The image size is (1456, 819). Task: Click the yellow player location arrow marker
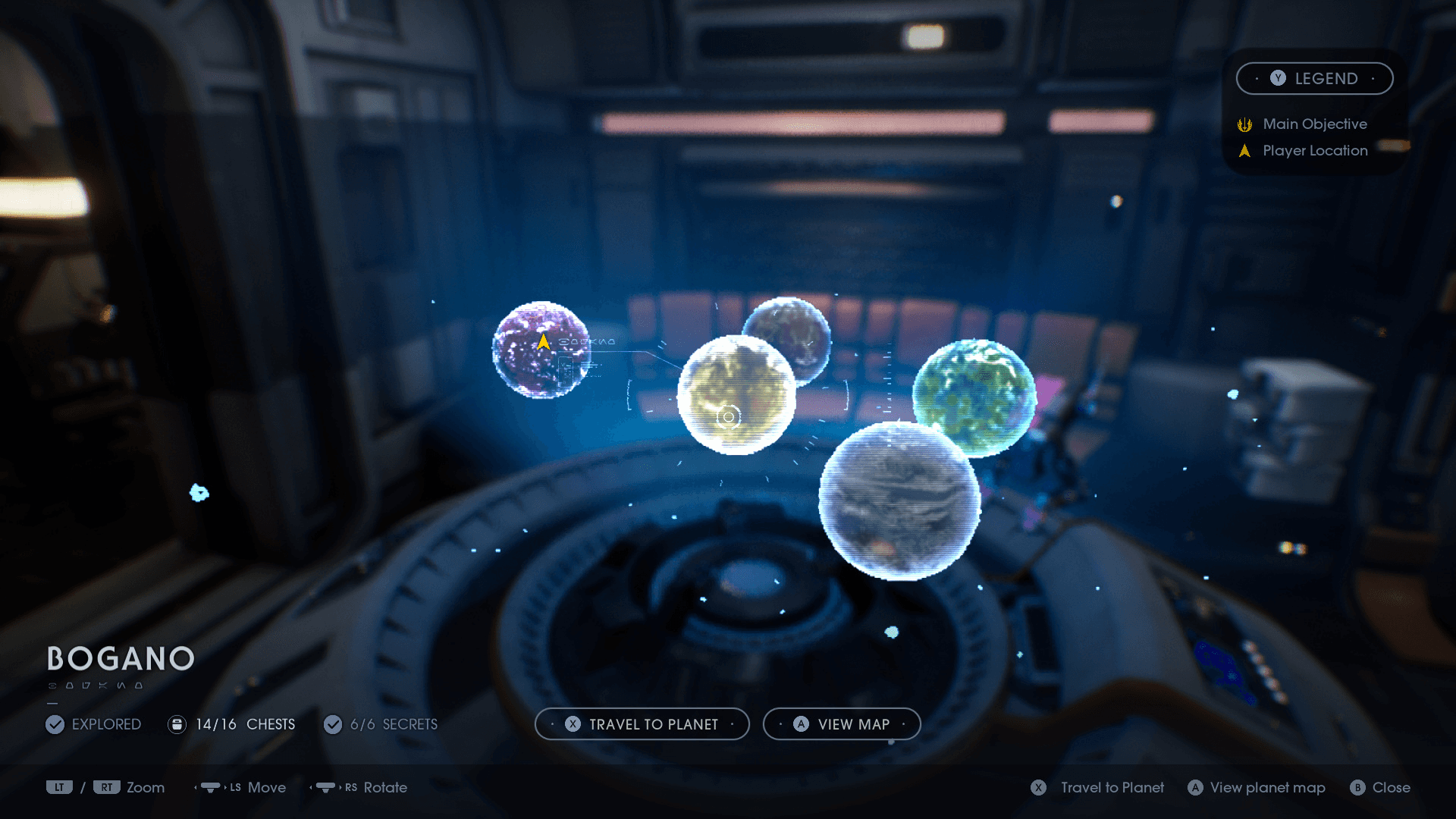(544, 343)
